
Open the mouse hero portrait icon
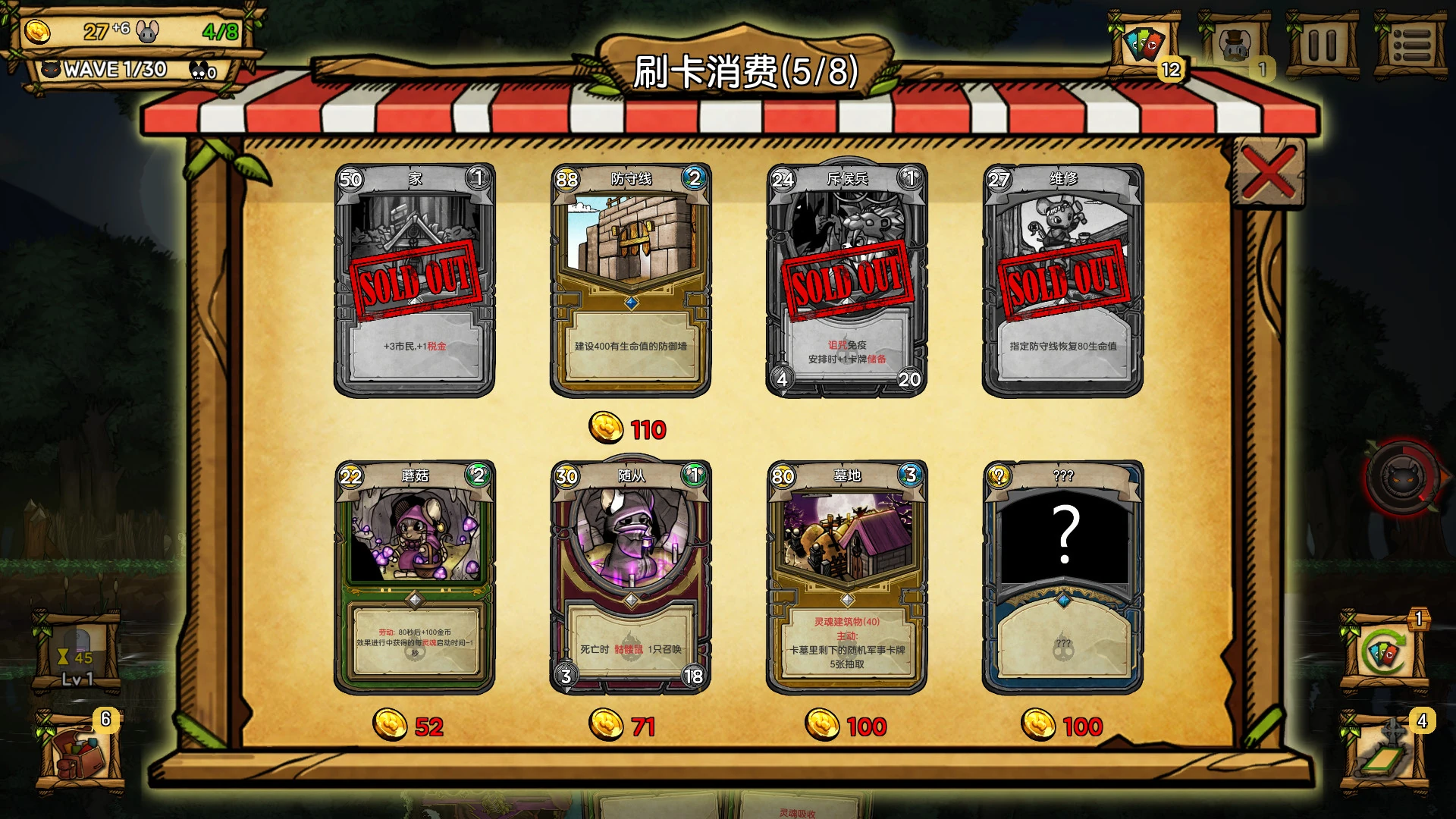tap(1234, 45)
